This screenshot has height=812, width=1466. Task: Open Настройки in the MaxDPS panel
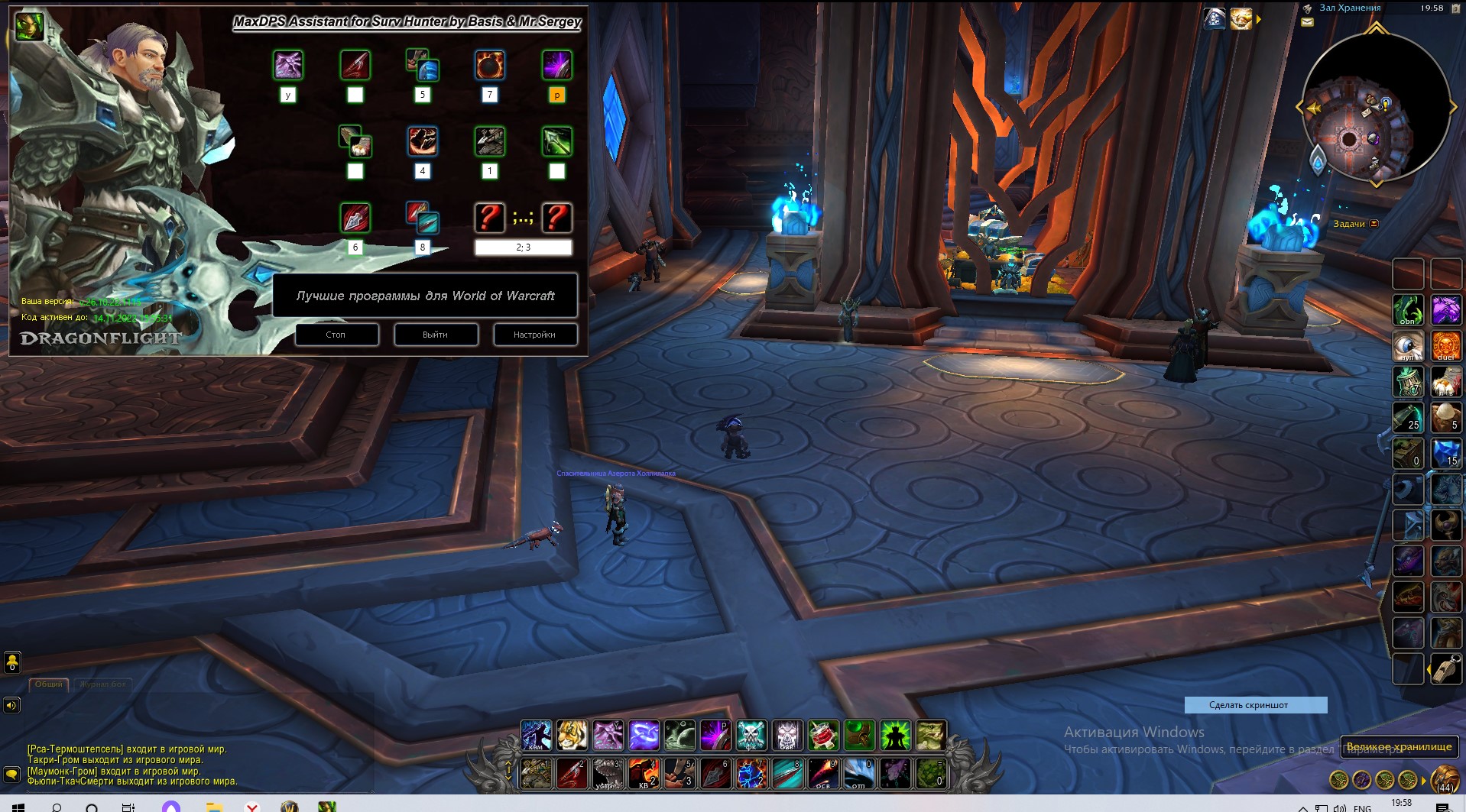click(534, 335)
